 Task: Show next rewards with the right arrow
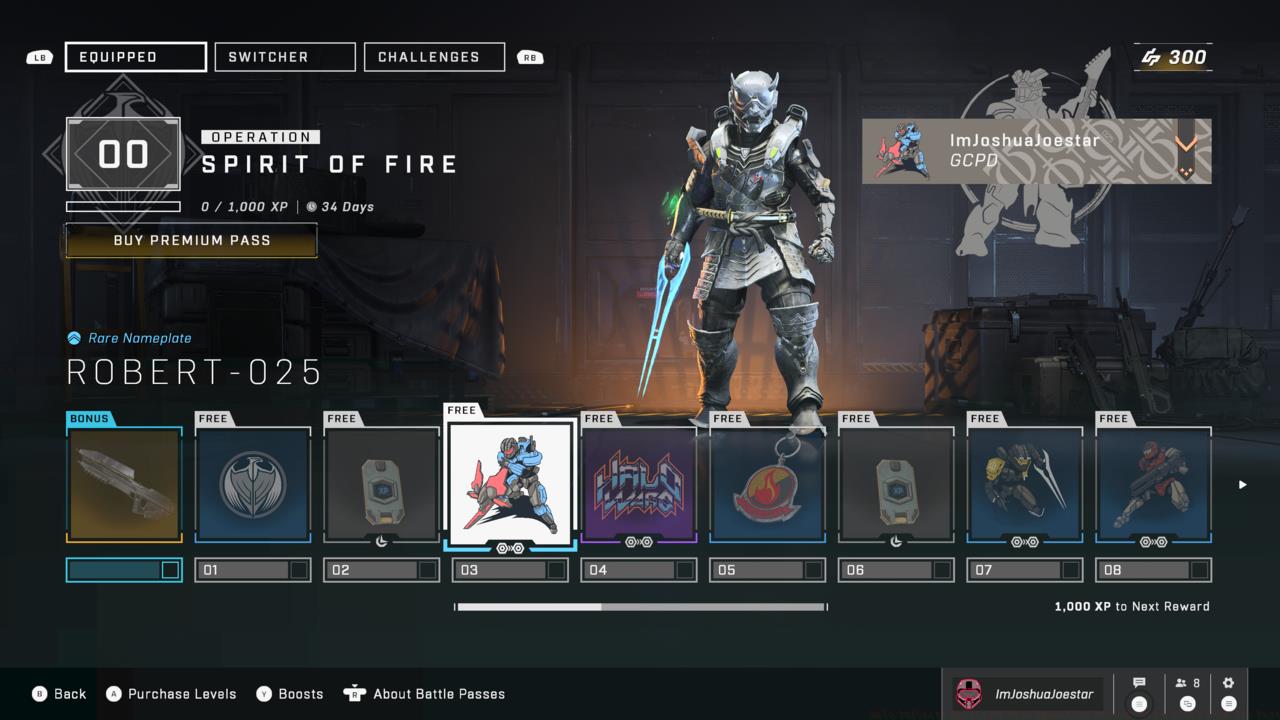click(x=1243, y=485)
